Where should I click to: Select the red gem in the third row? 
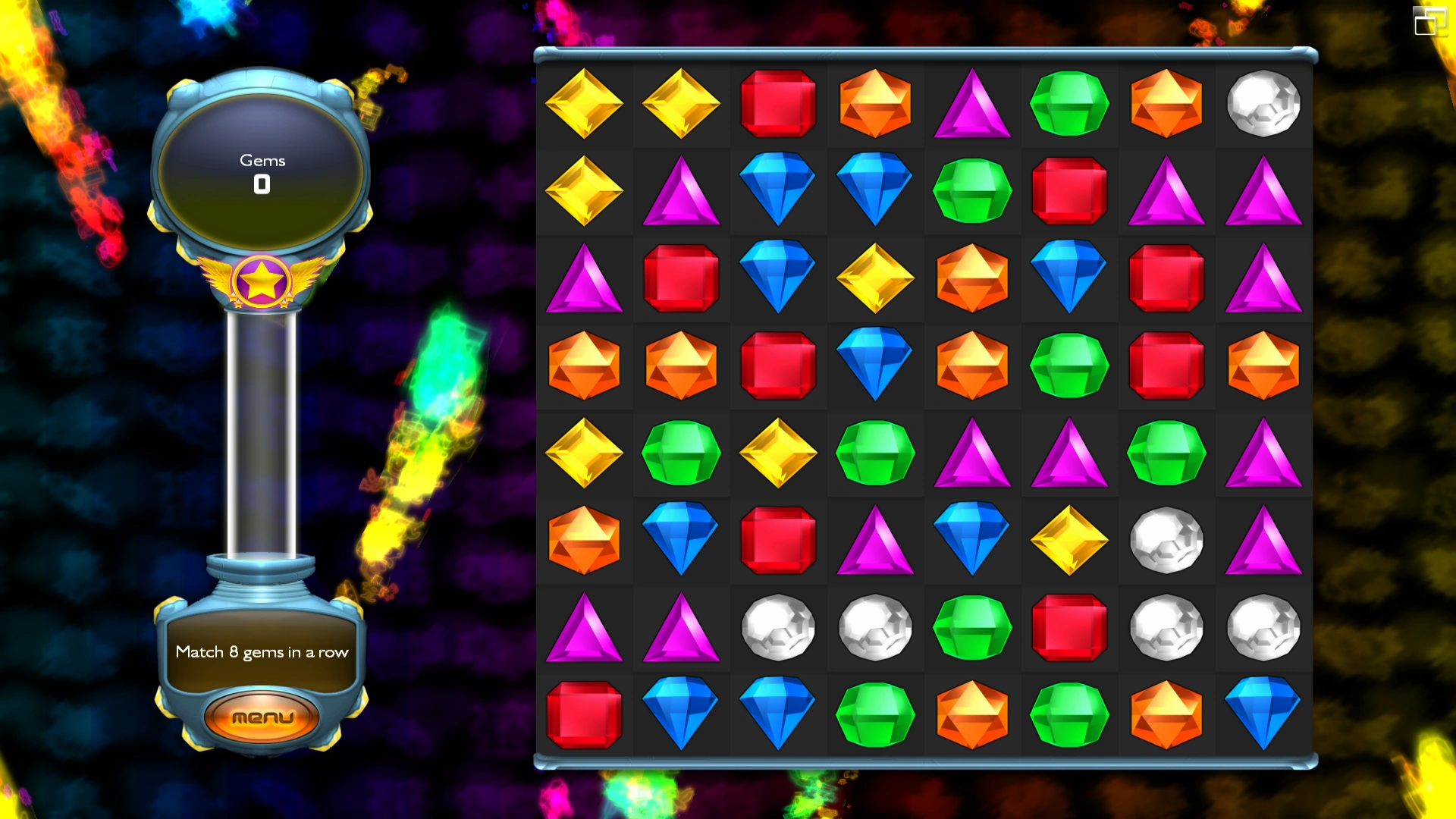(680, 278)
